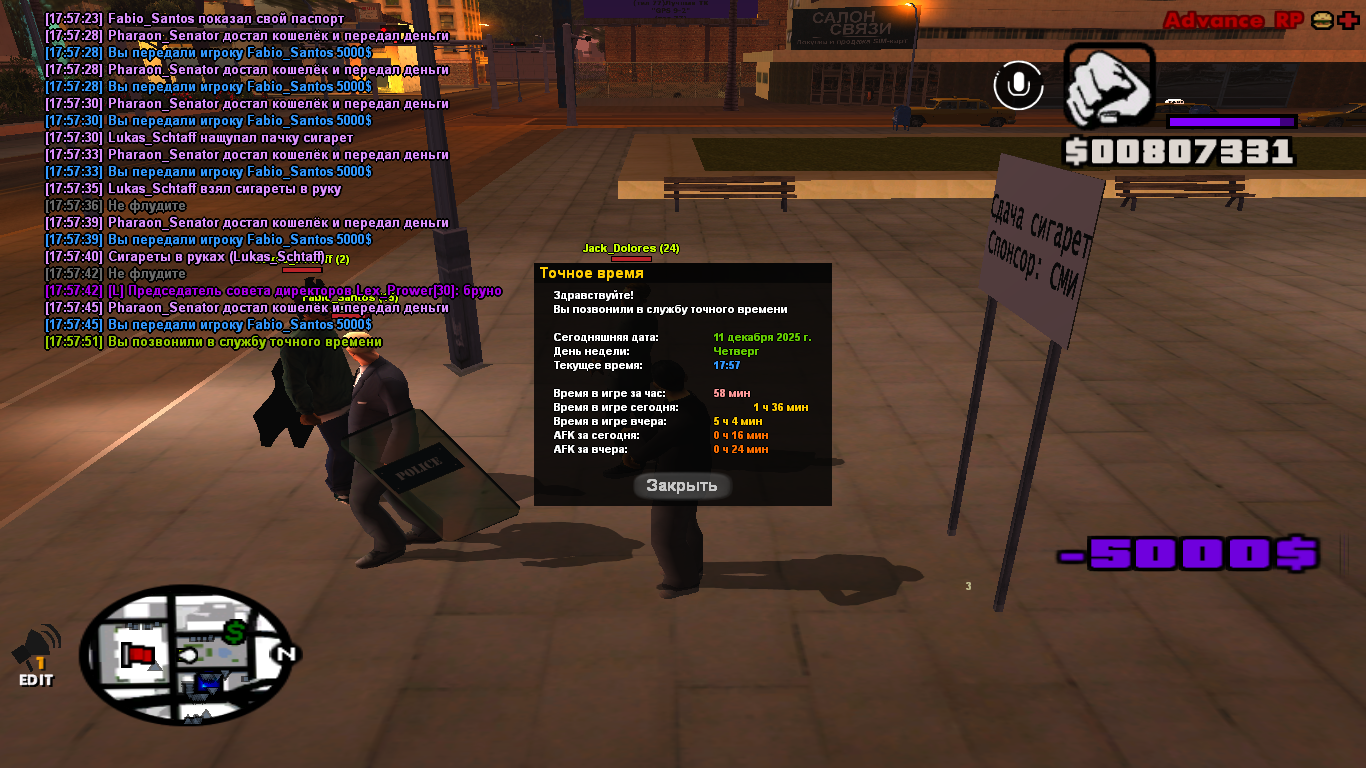This screenshot has height=768, width=1366.
Task: Click the green dollar marker on minimap
Action: coord(235,632)
